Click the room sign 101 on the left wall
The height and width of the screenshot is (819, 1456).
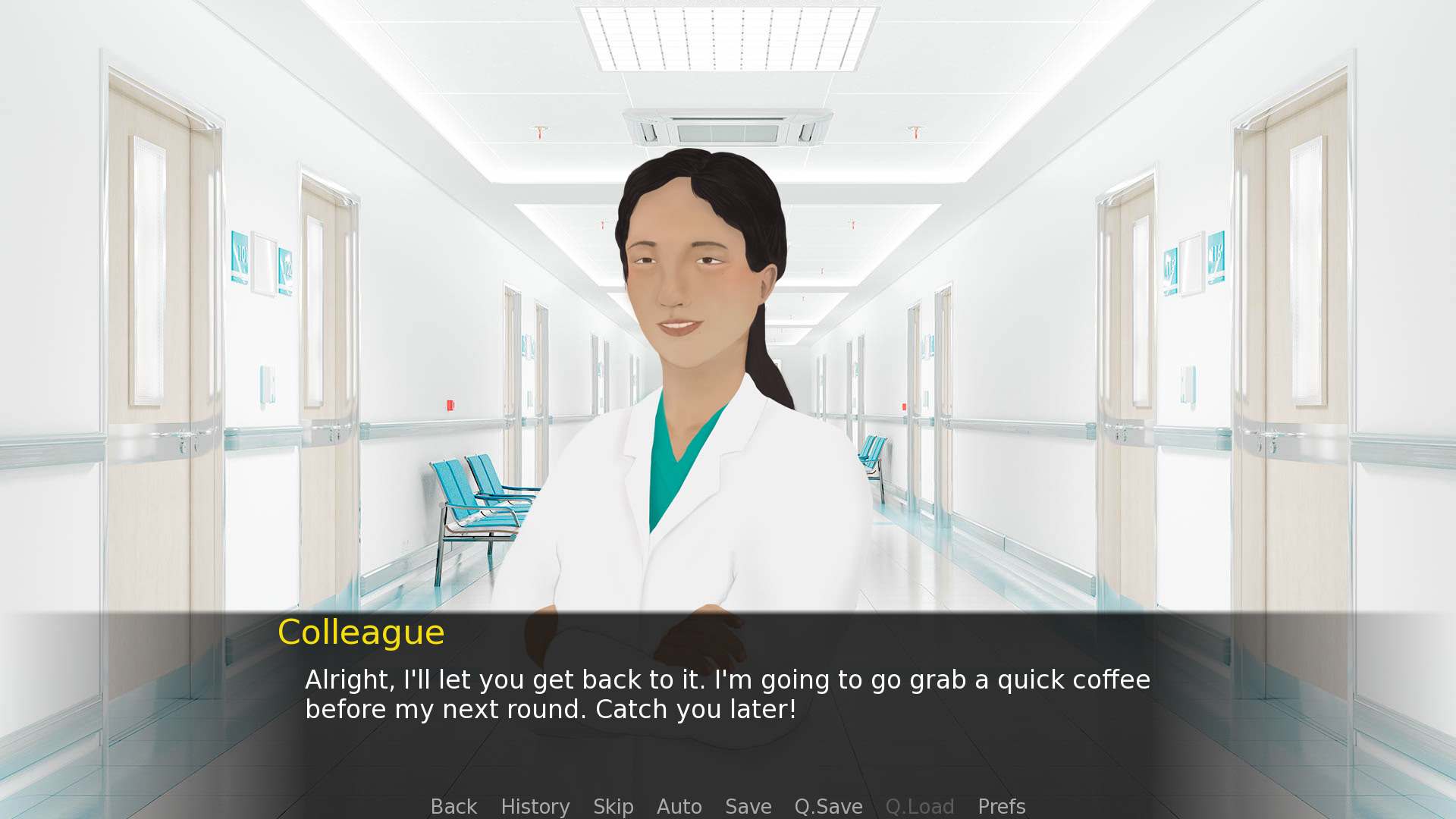240,256
